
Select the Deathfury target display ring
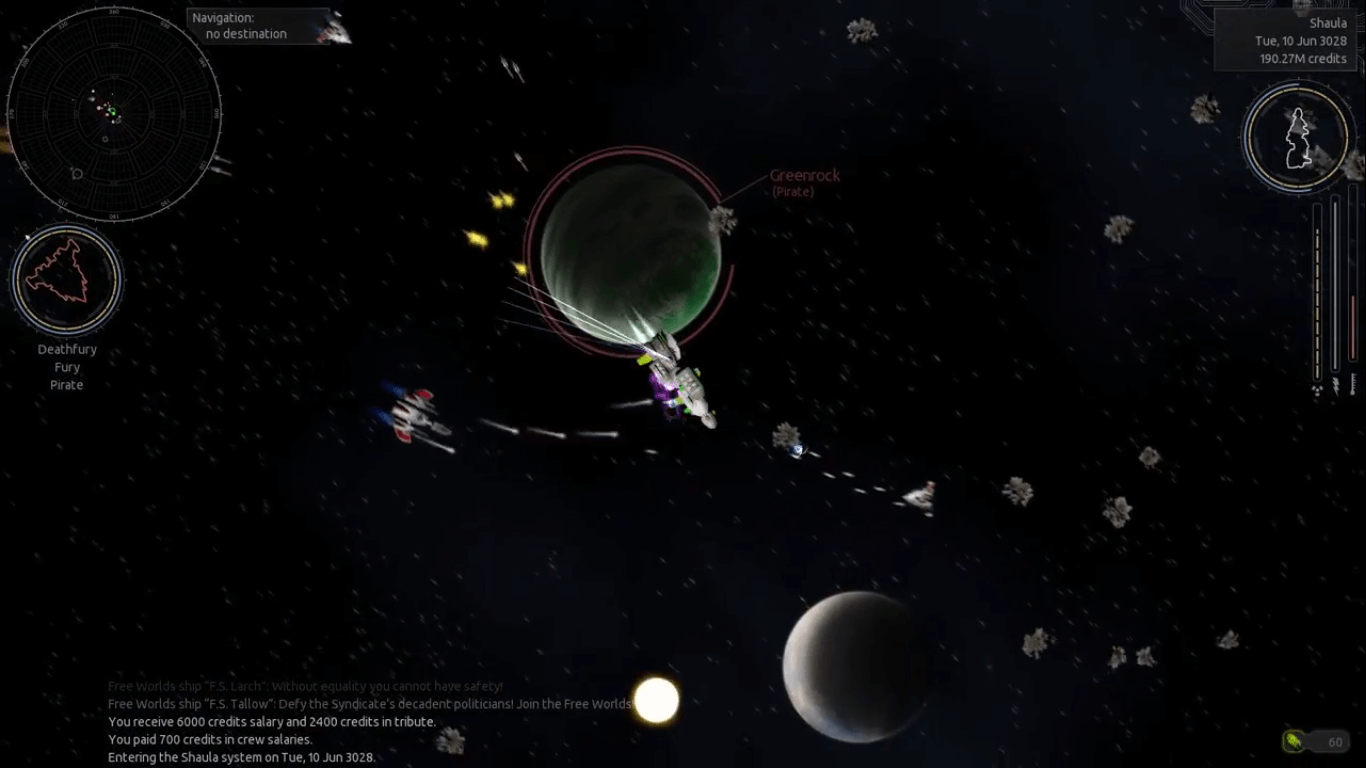click(x=67, y=279)
